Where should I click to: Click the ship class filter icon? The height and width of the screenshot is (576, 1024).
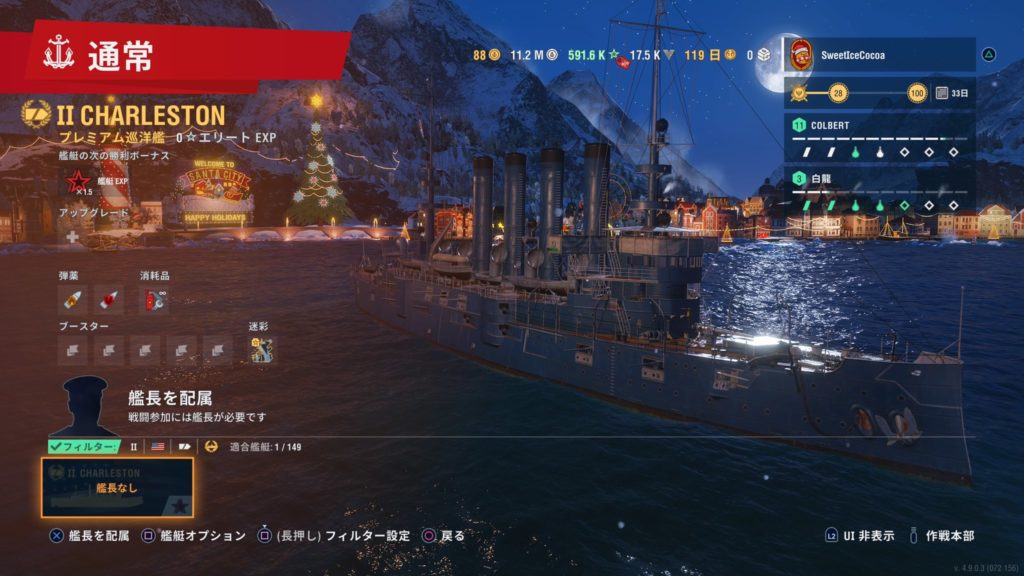pos(185,447)
